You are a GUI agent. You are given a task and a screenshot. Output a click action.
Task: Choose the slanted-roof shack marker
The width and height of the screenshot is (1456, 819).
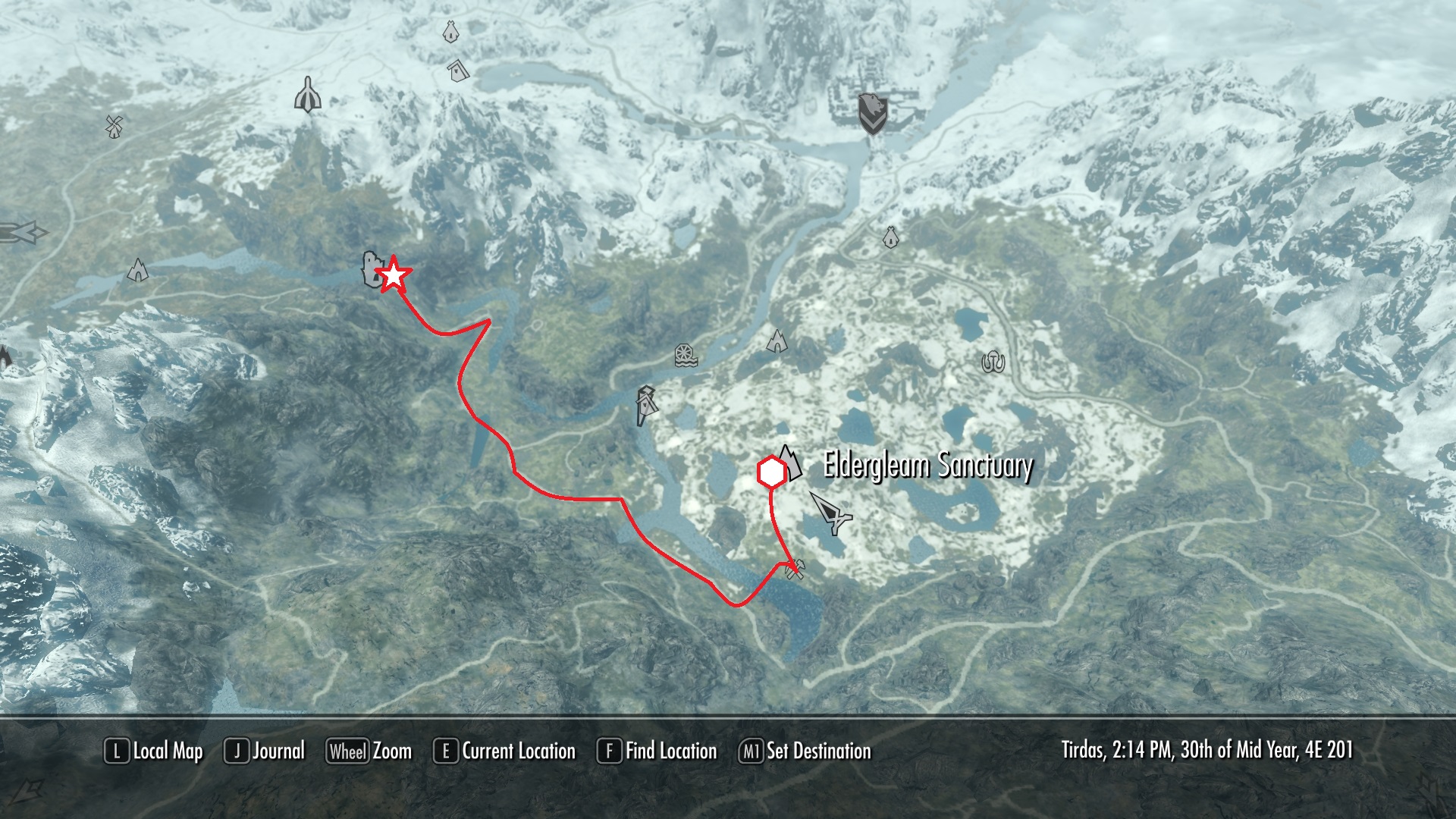[457, 71]
